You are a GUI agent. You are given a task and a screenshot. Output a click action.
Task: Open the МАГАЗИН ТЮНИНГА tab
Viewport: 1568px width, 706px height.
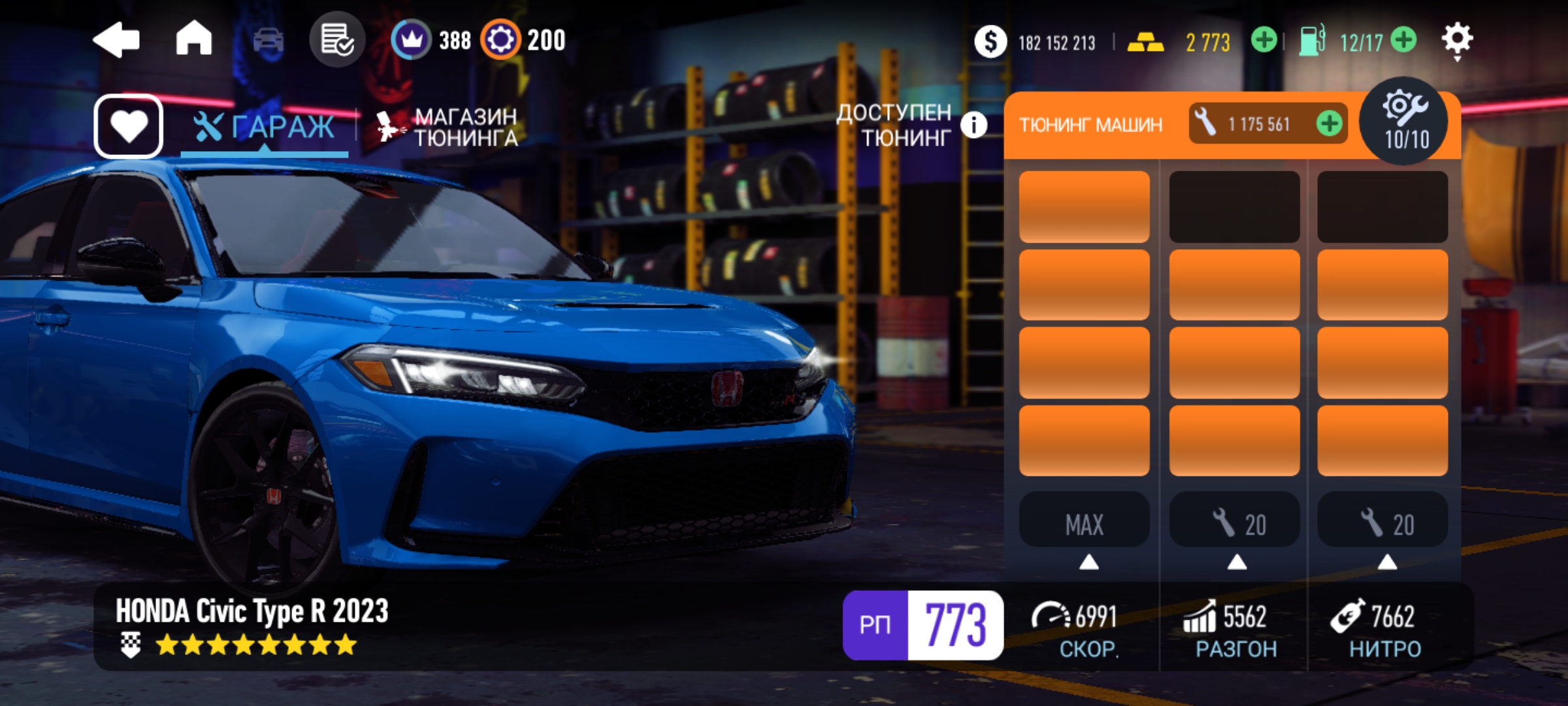point(448,127)
